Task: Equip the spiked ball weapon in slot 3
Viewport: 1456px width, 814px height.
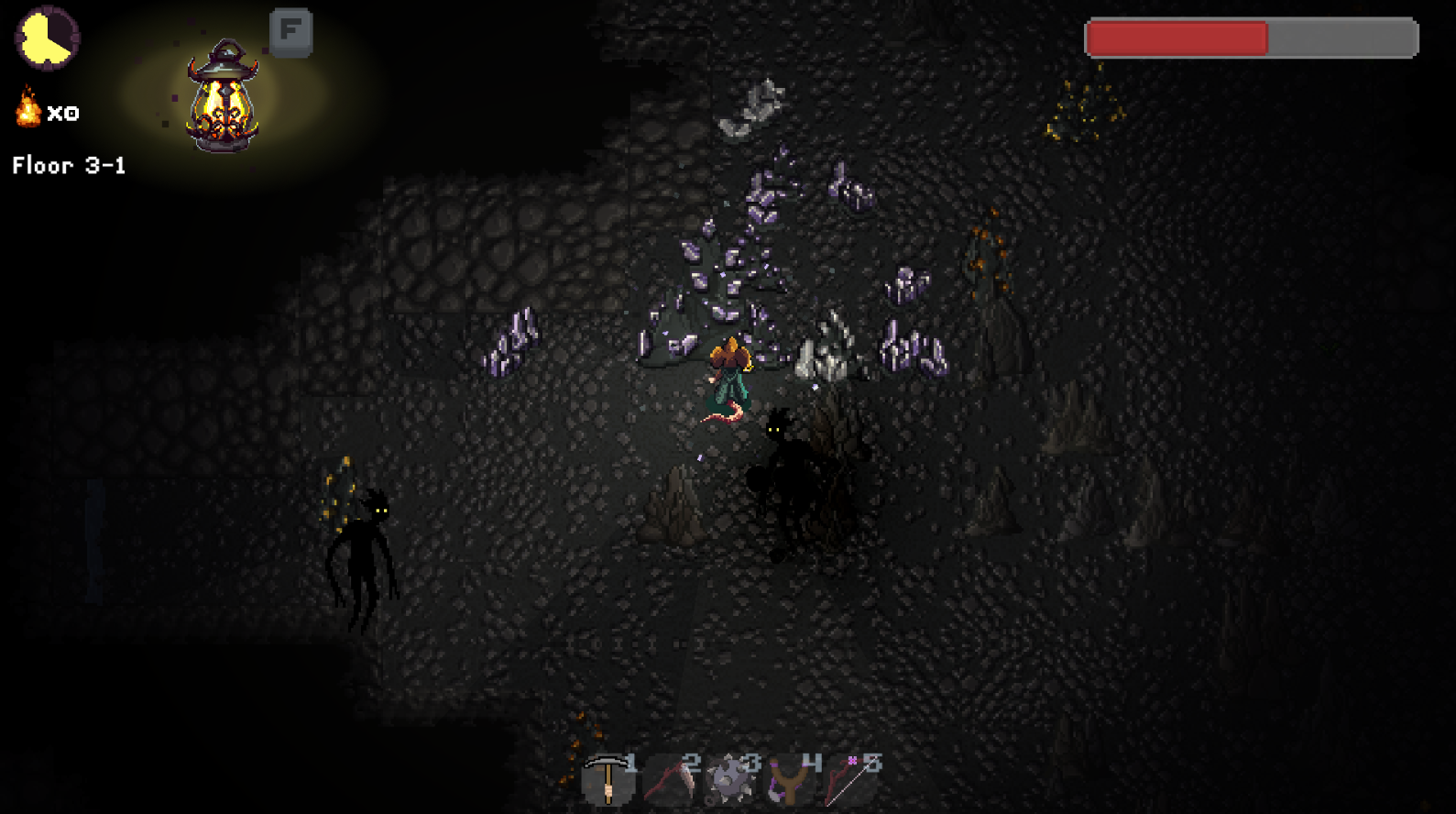Action: click(x=730, y=781)
